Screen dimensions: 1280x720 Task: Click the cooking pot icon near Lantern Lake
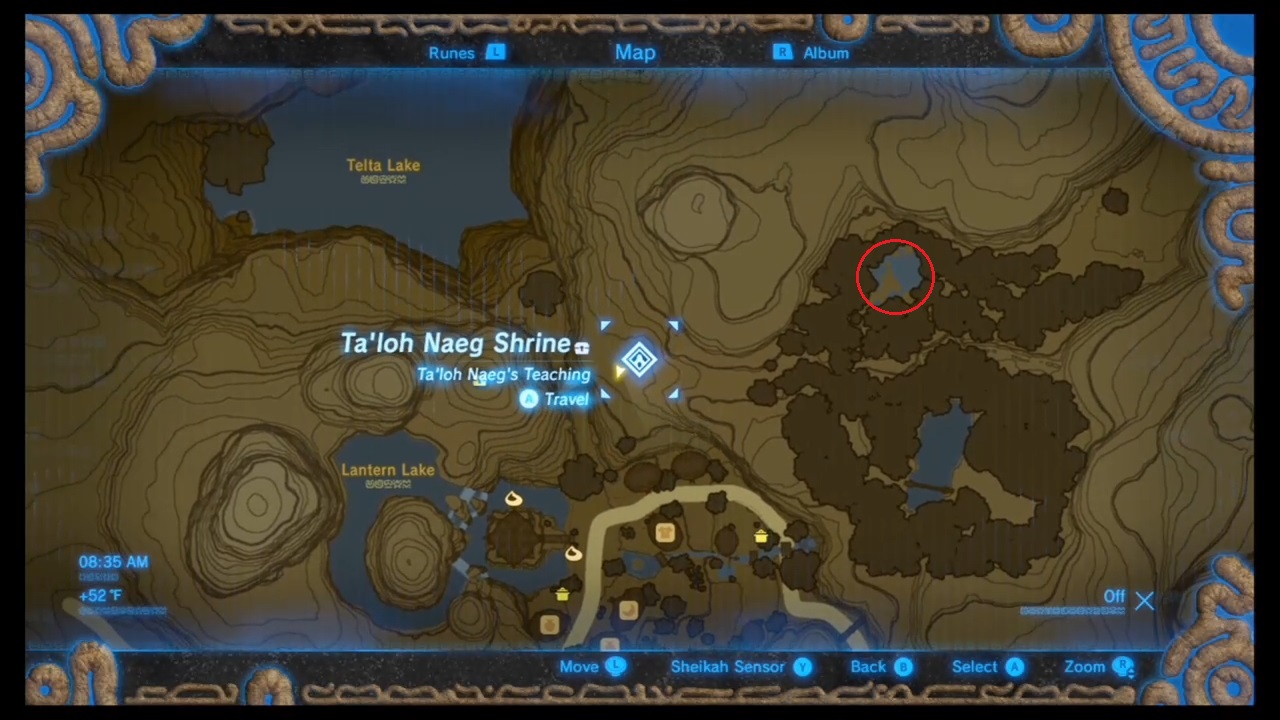(562, 594)
